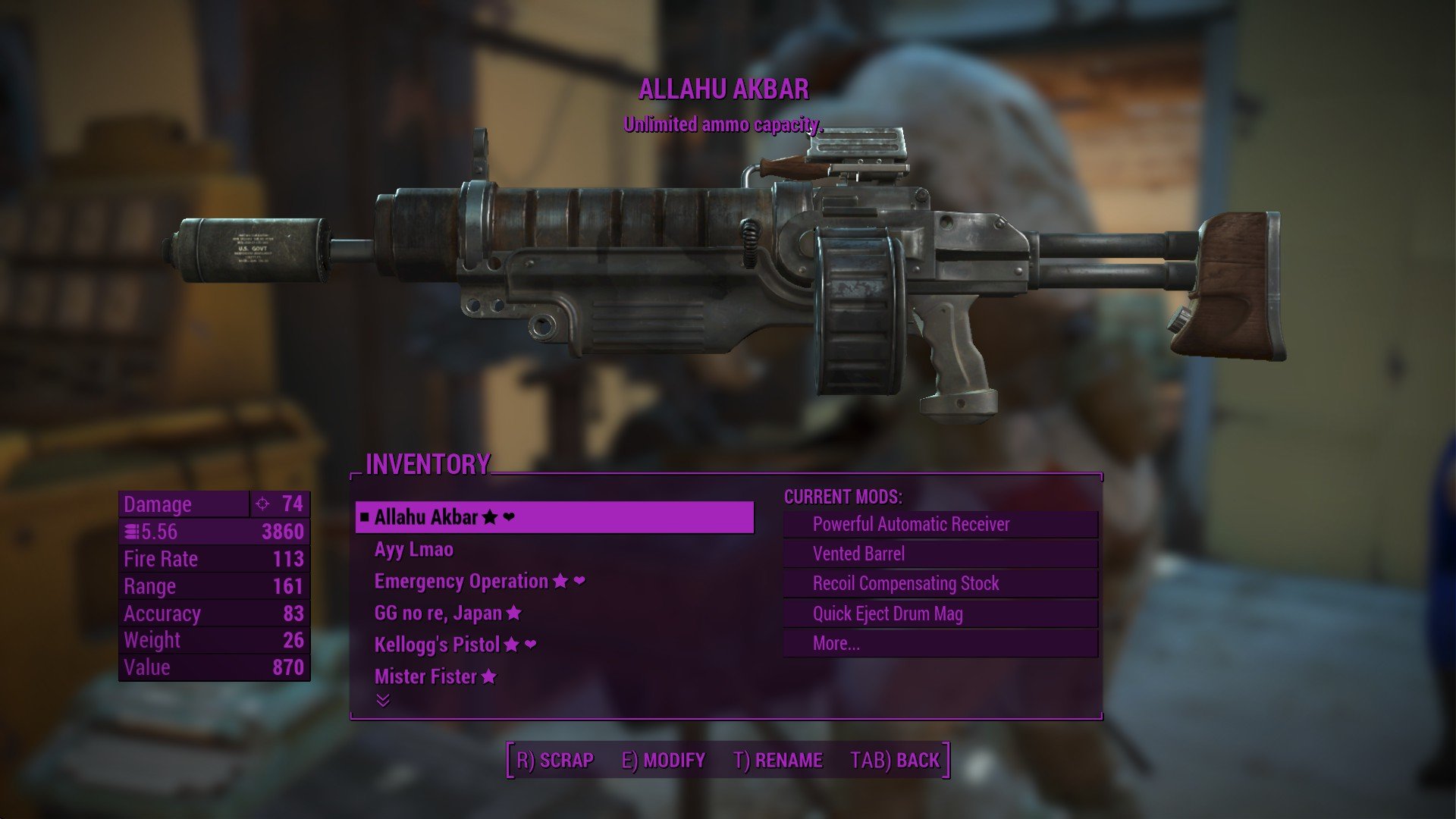The width and height of the screenshot is (1456, 819).
Task: Click the inventory list down arrow
Action: [x=383, y=700]
